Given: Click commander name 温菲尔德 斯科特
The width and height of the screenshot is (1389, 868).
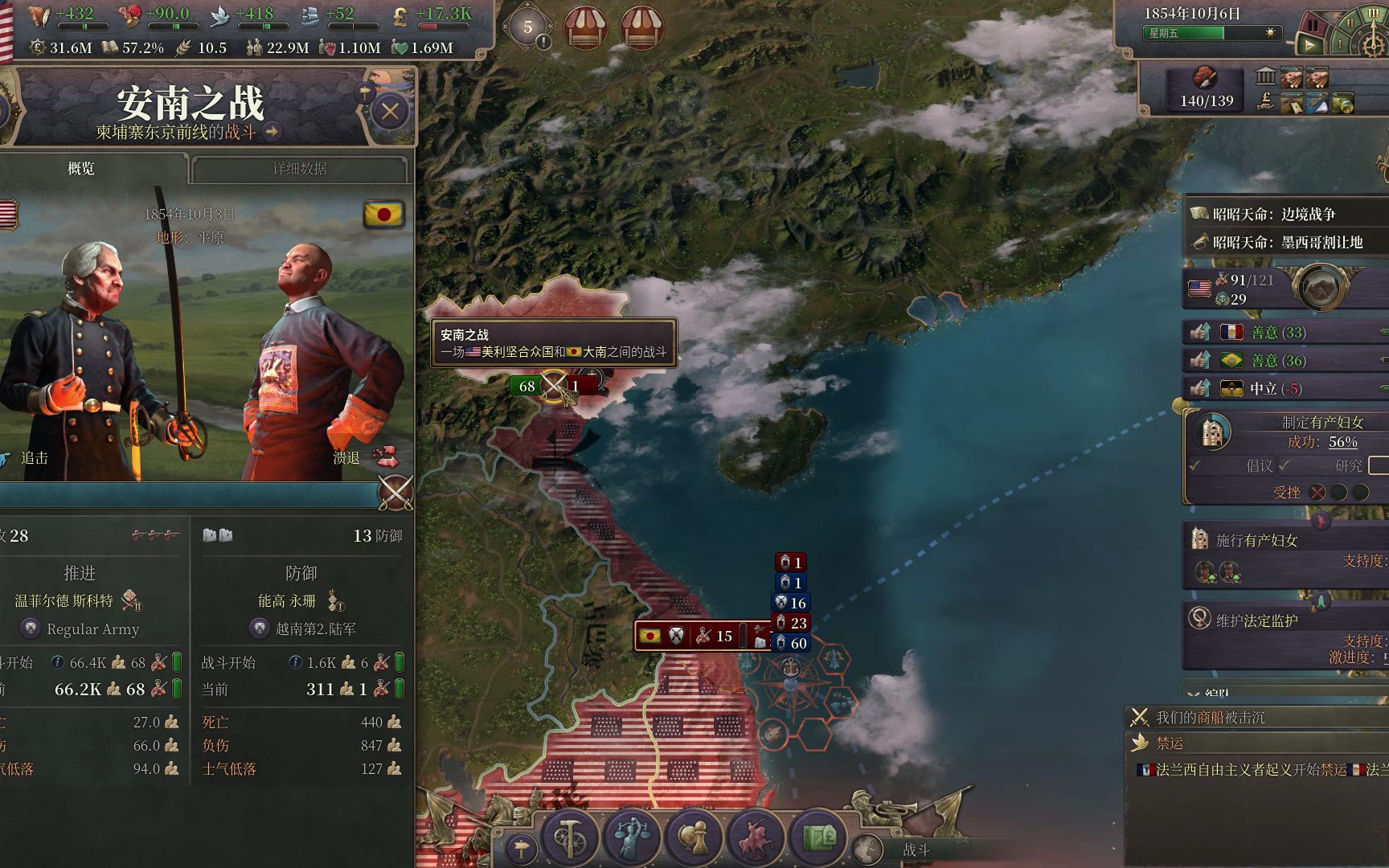Looking at the screenshot, I should pyautogui.click(x=64, y=600).
